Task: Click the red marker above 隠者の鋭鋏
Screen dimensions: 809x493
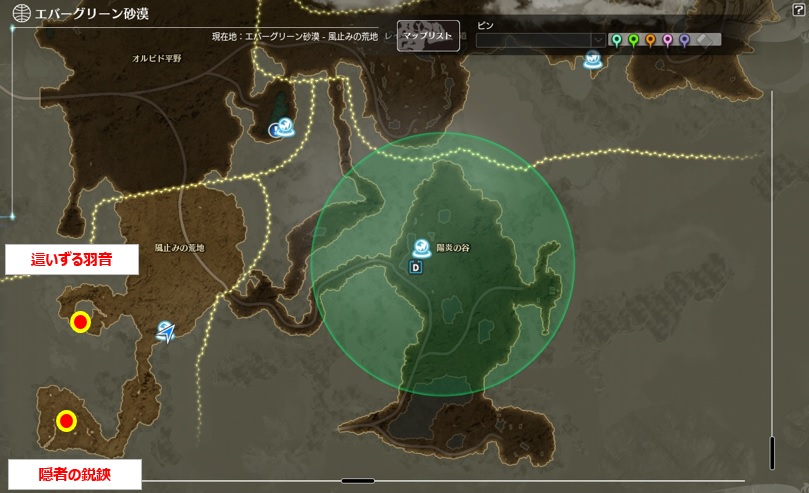Action: (66, 421)
